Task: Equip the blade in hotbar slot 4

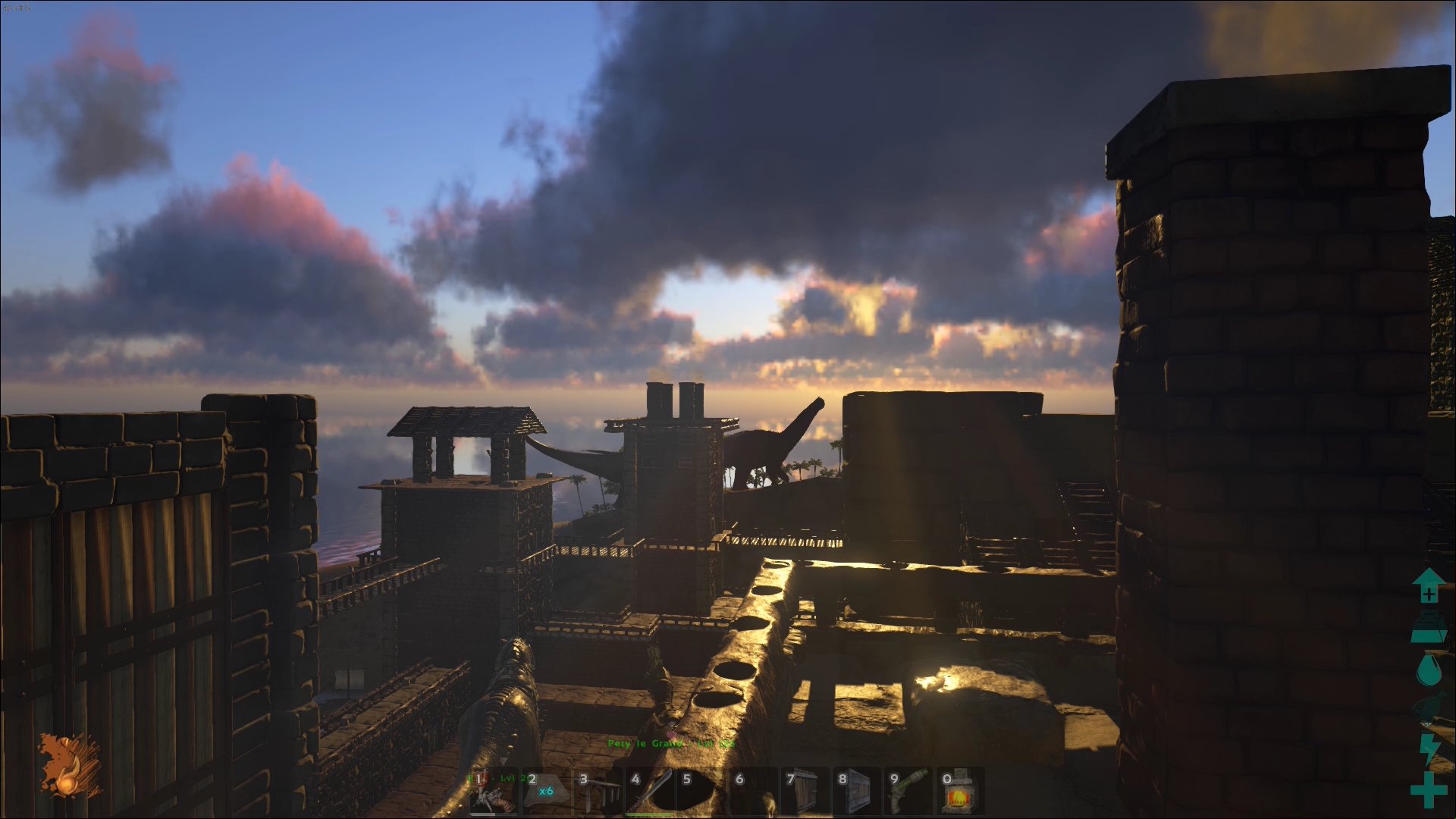Action: [648, 791]
